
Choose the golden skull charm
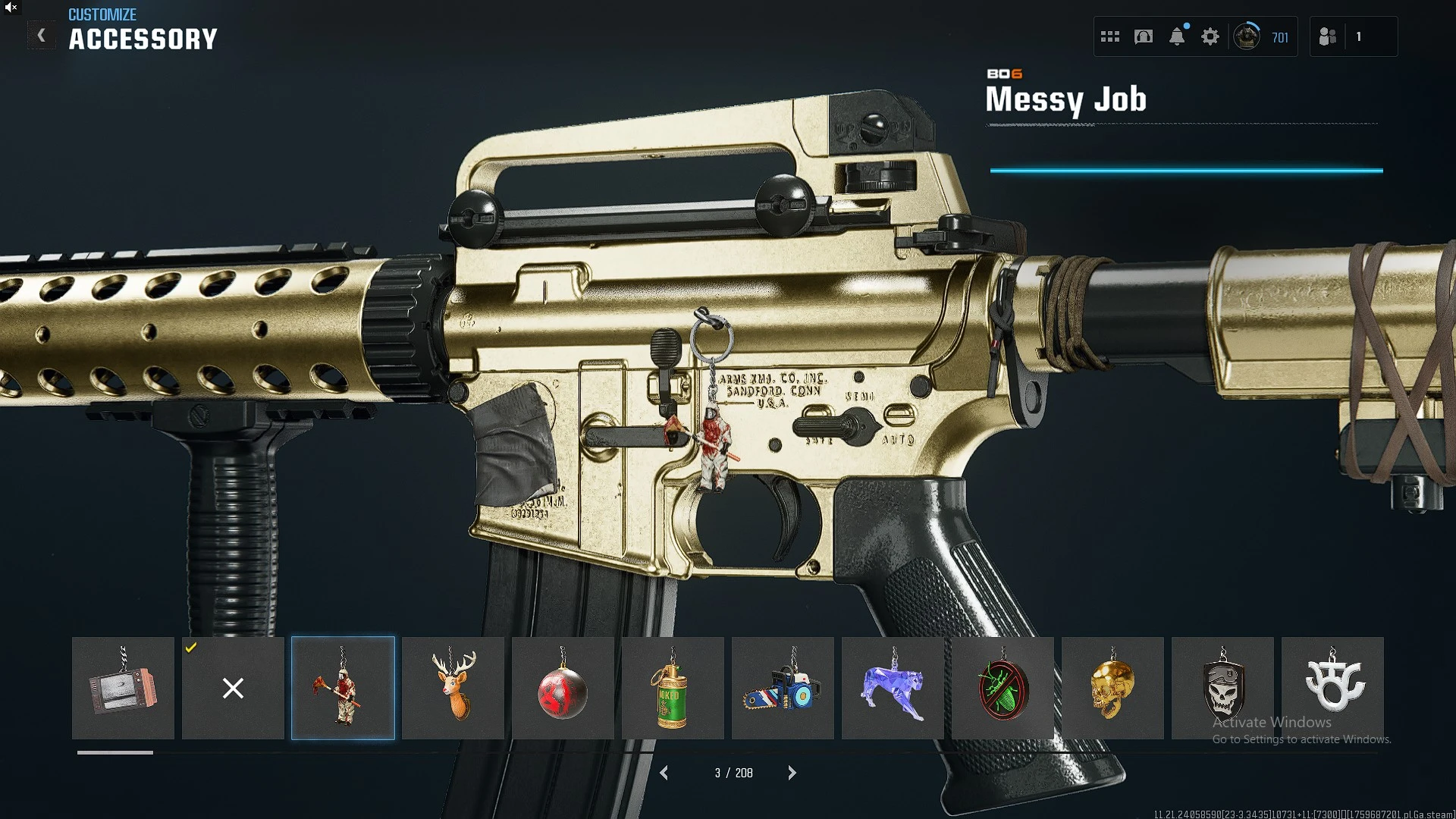click(x=1112, y=688)
